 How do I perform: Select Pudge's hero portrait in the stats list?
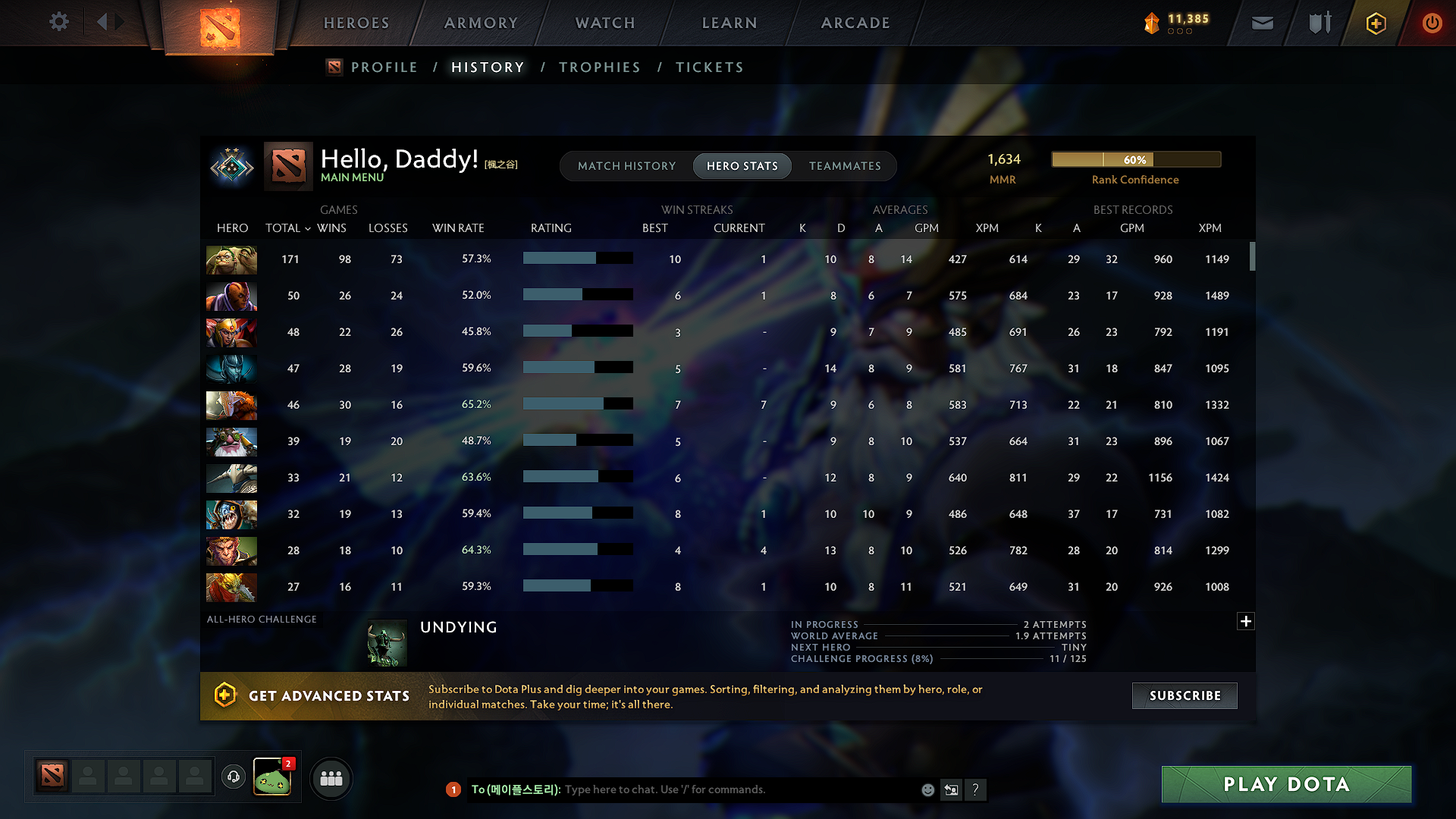[x=231, y=259]
